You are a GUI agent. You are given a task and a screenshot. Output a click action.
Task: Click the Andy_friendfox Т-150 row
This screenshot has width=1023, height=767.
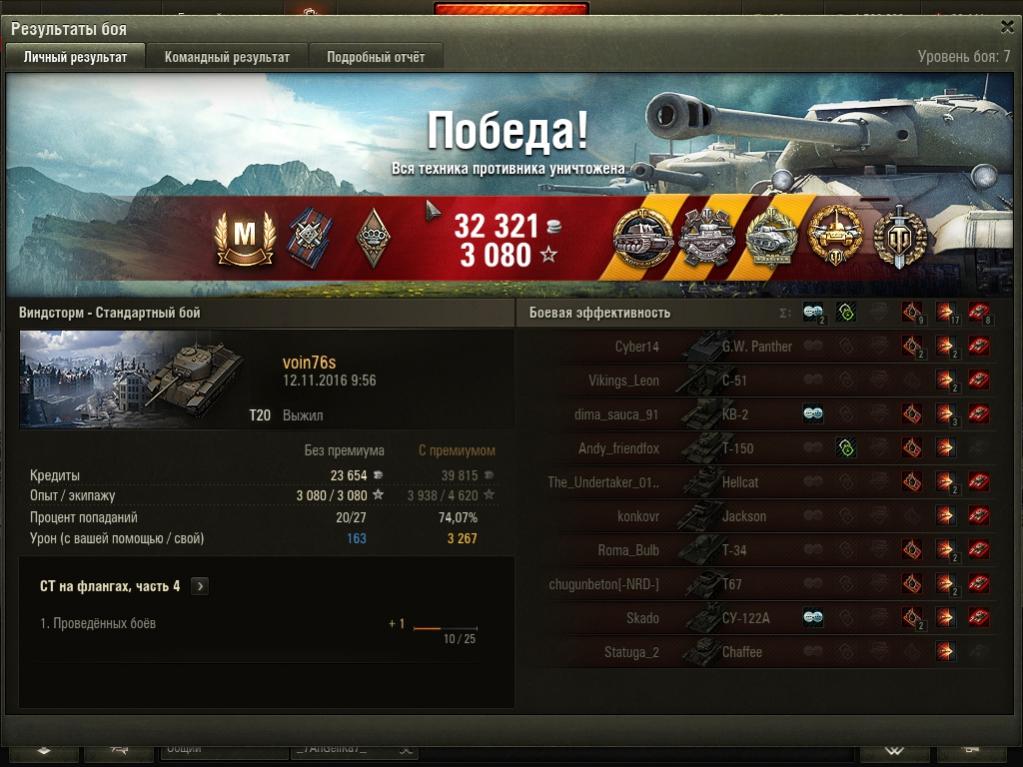tap(760, 449)
